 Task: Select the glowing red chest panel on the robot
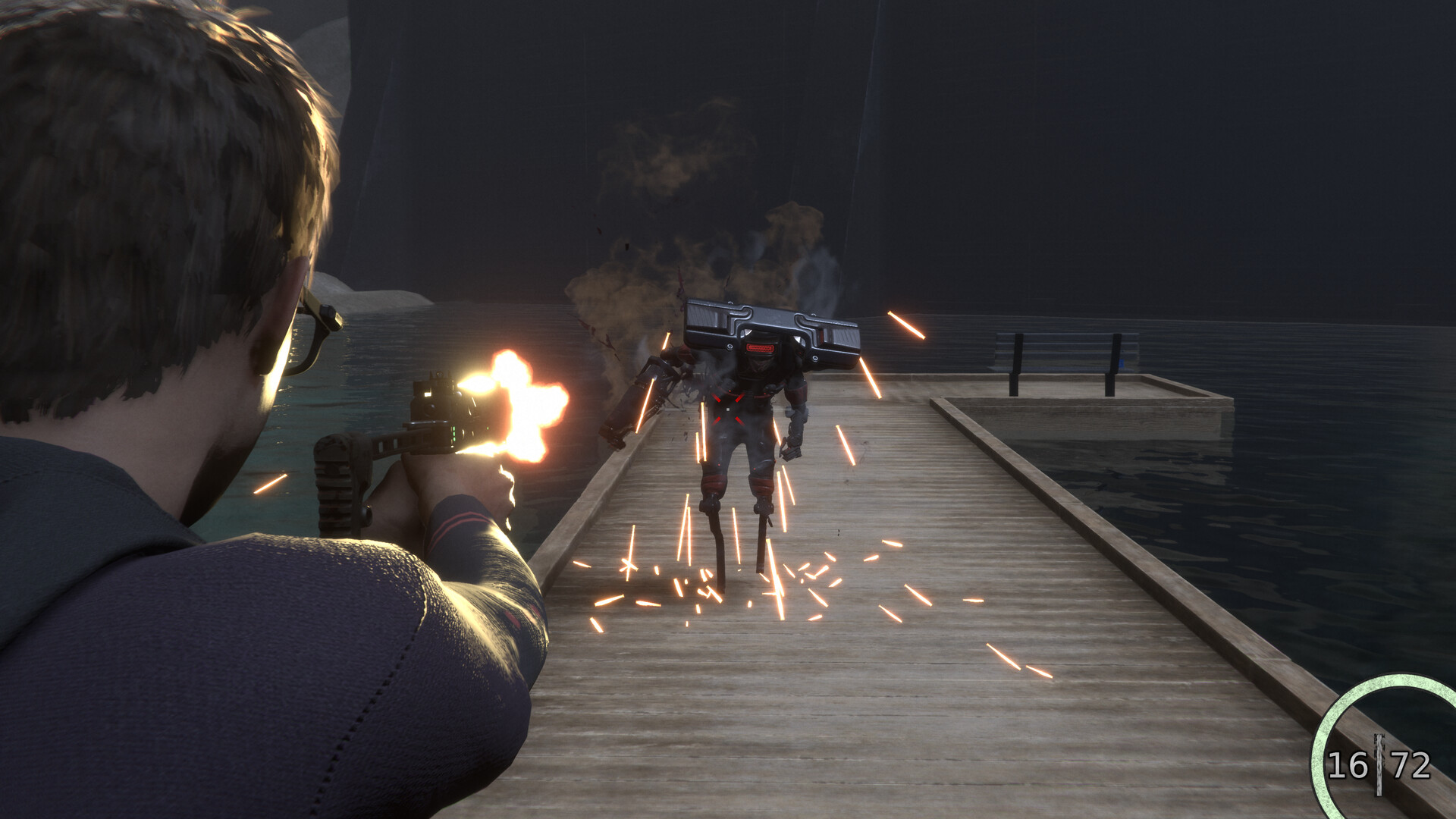[x=758, y=349]
